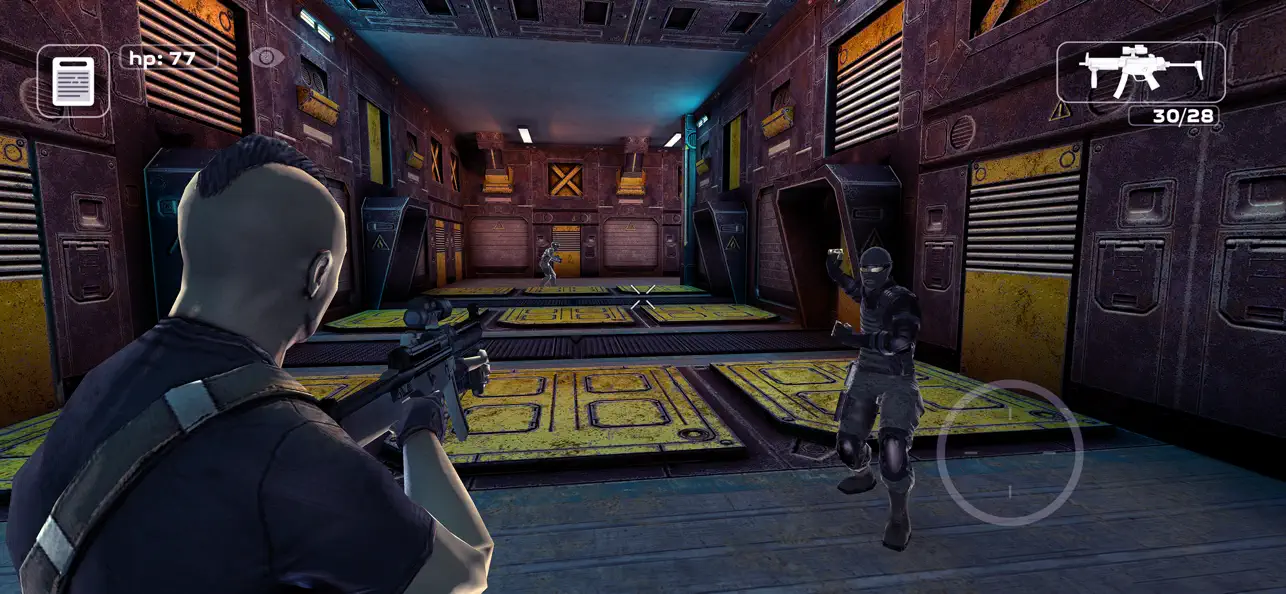Open the mission notes document icon

(73, 80)
